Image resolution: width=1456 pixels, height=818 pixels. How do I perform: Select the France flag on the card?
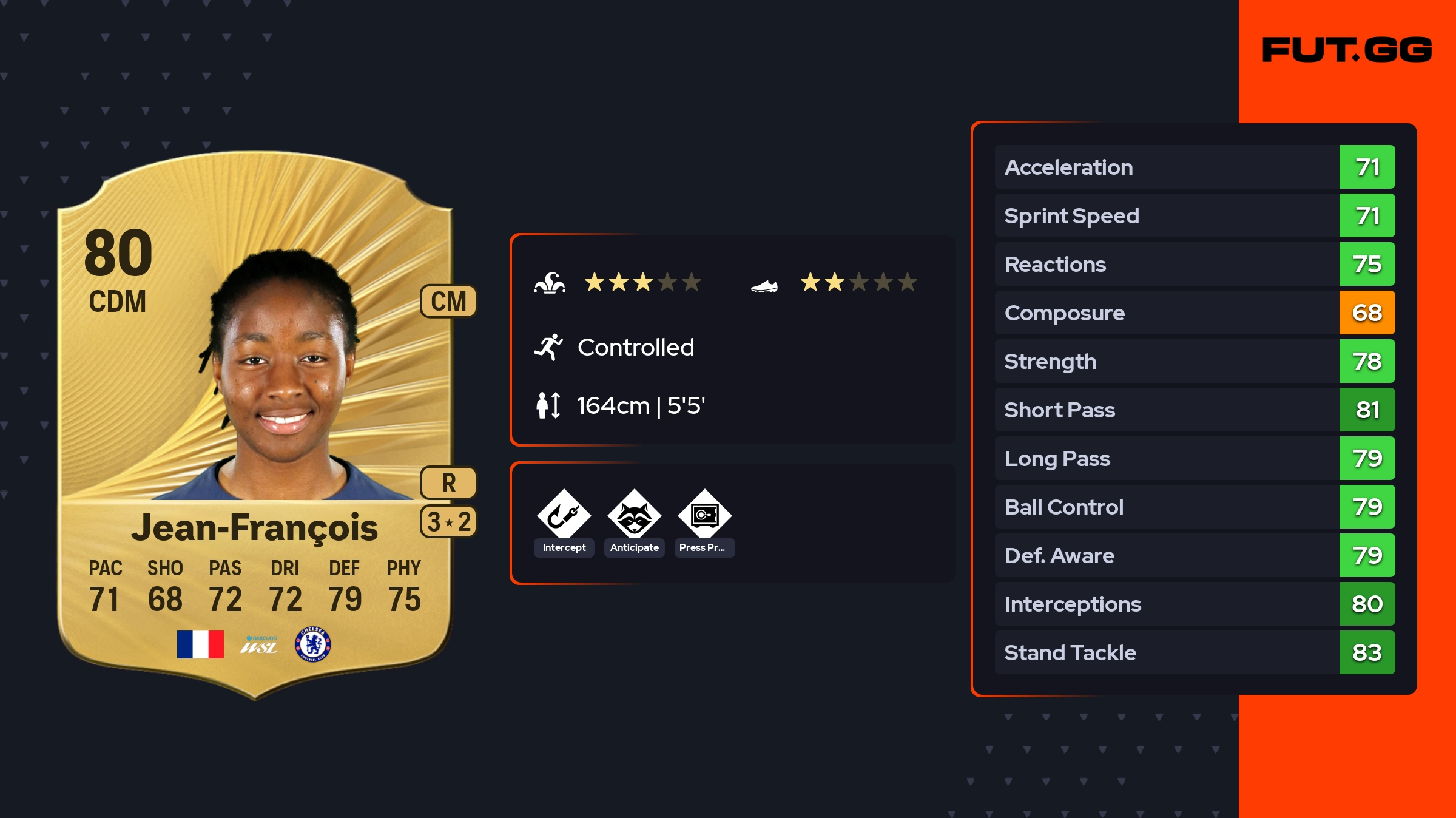point(200,644)
